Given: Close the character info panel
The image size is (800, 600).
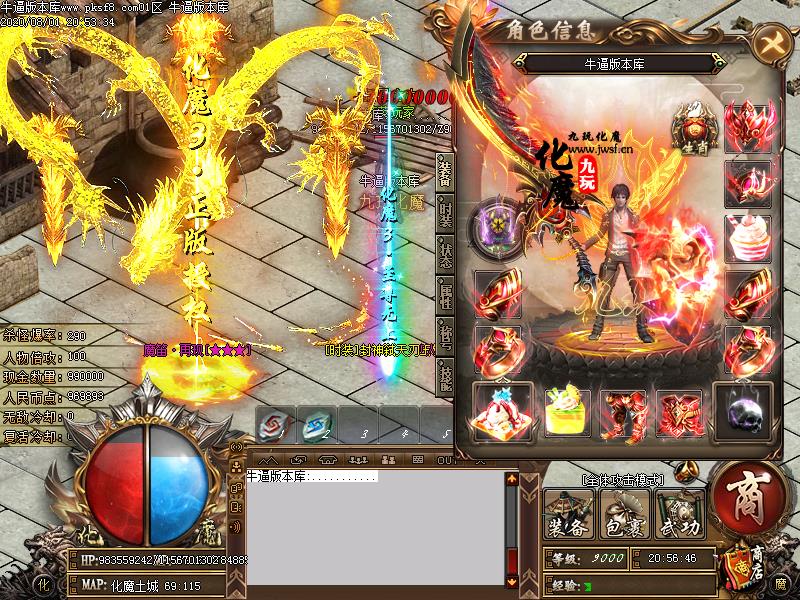Looking at the screenshot, I should (771, 42).
